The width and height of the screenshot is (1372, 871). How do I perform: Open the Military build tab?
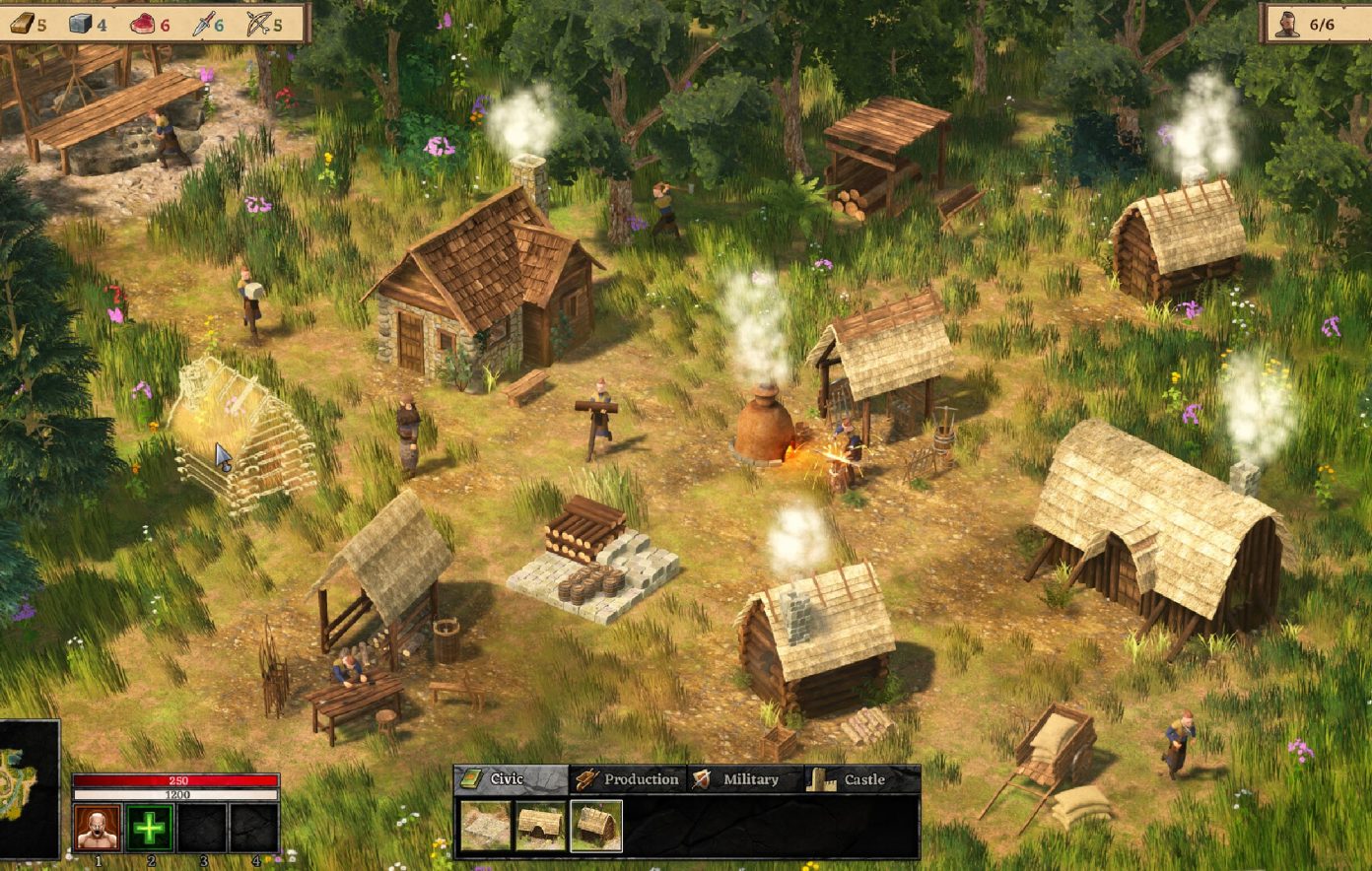tap(749, 778)
